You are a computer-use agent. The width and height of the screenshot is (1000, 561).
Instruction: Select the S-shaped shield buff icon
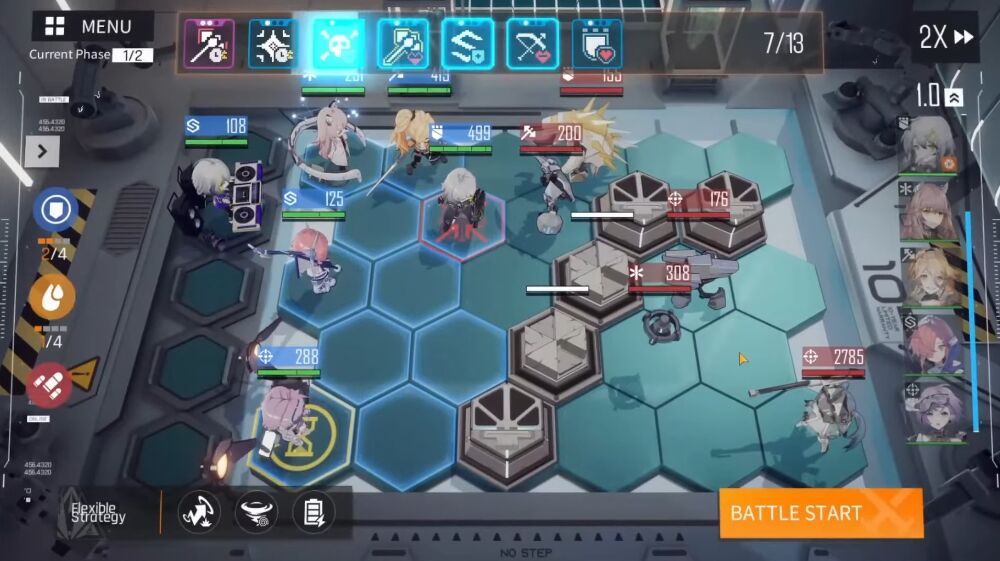[x=467, y=44]
